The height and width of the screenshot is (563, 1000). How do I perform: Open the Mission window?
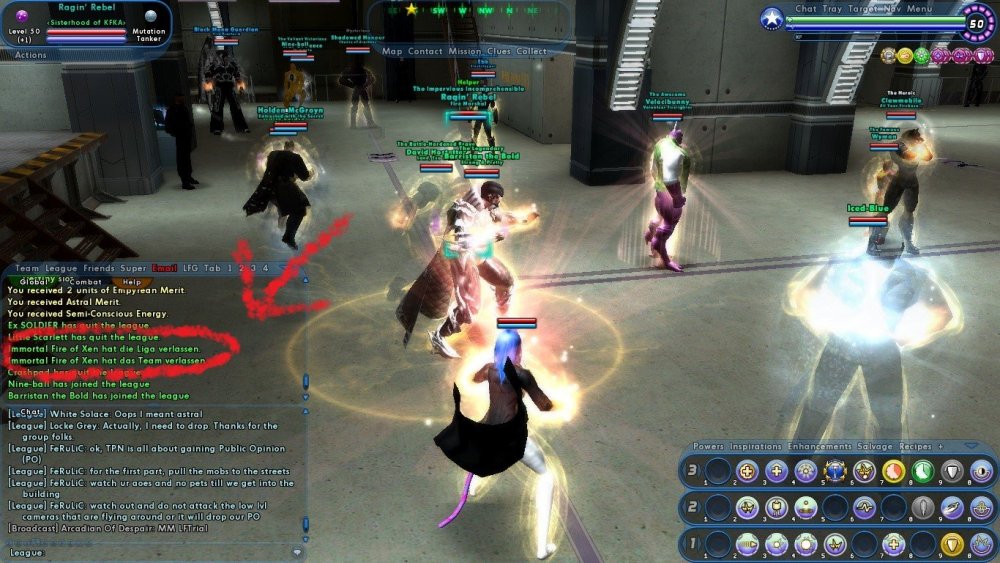(x=465, y=51)
